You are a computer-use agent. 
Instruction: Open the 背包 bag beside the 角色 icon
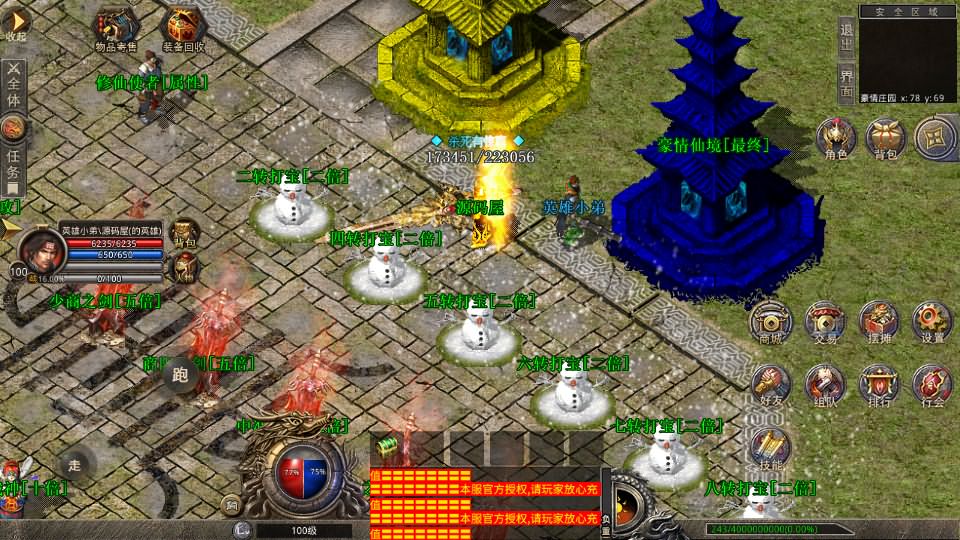coord(885,137)
